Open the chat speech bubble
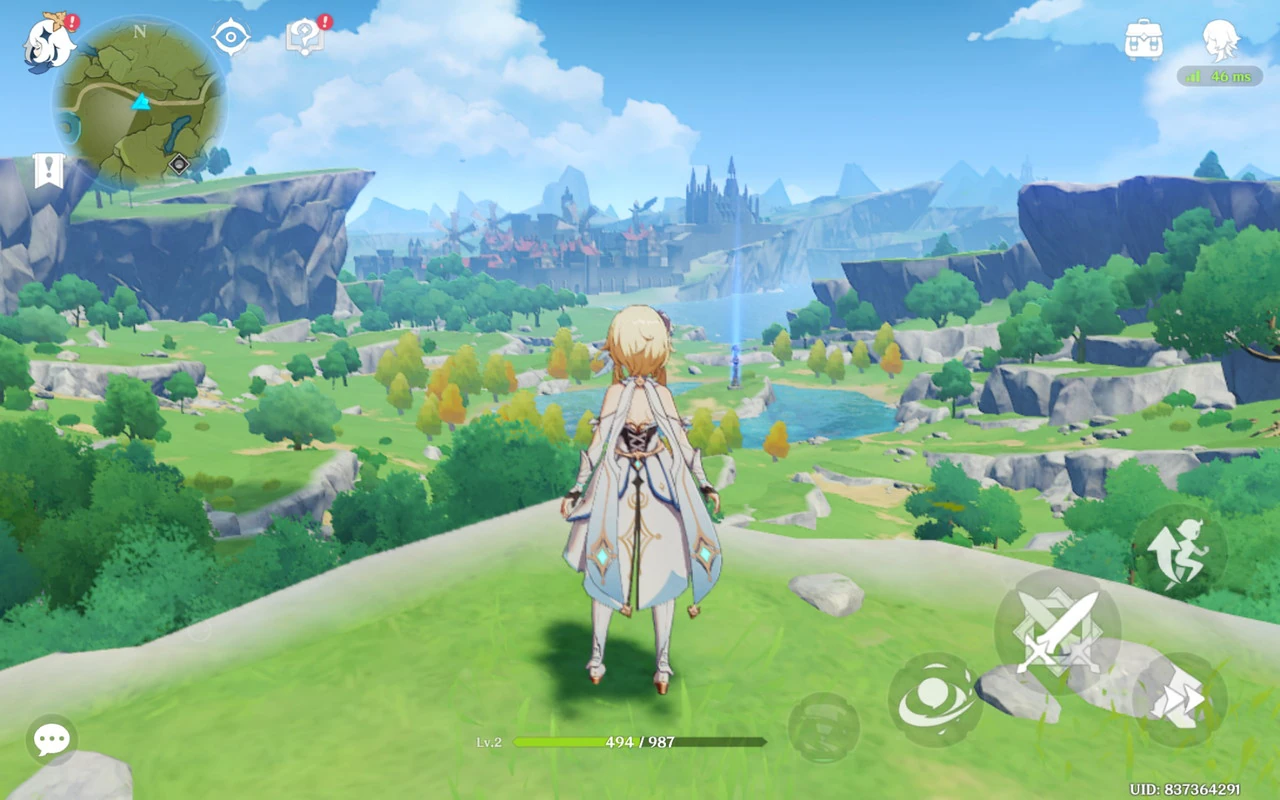1280x800 pixels. [x=51, y=740]
